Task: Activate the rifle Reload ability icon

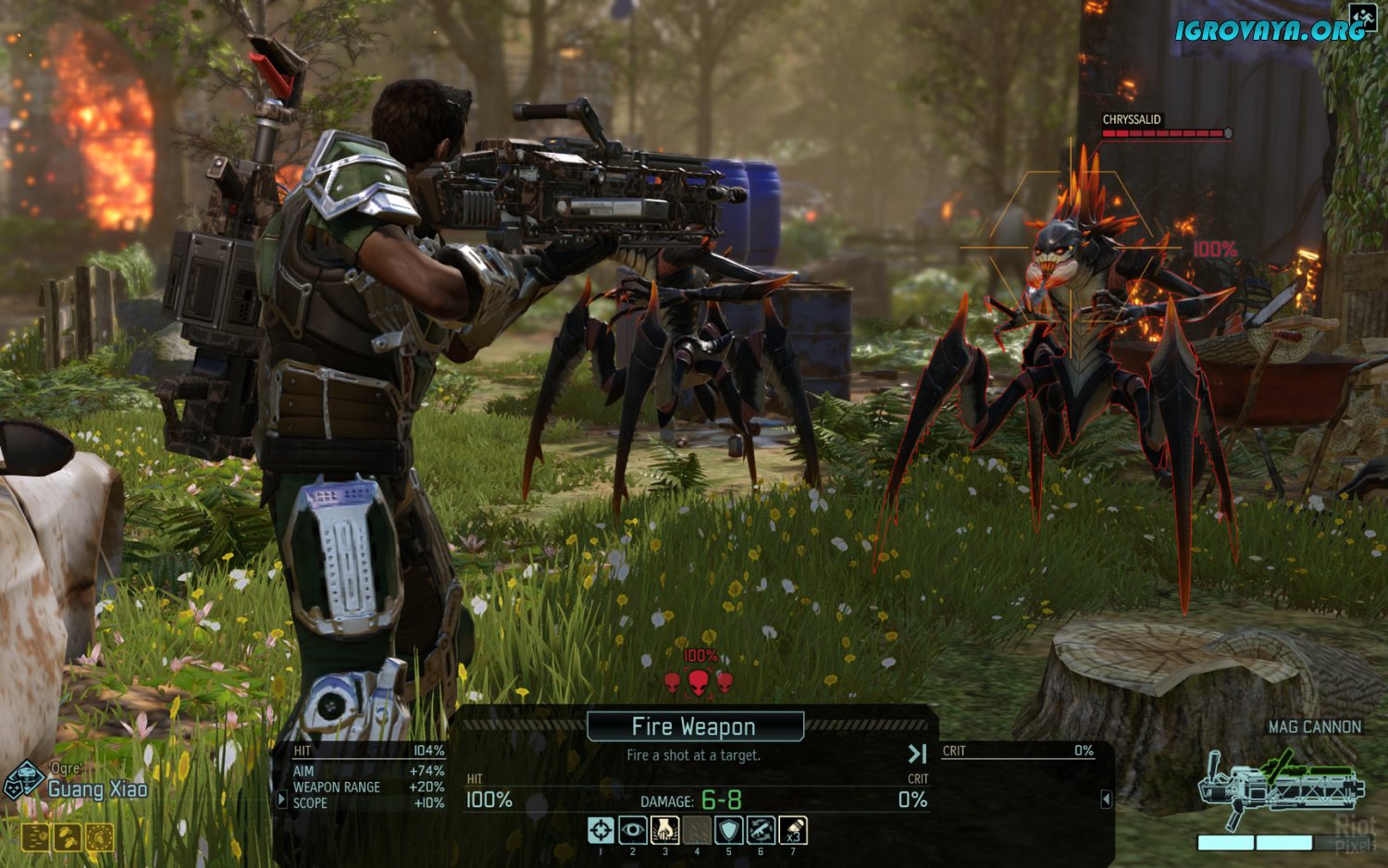Action: 761,830
